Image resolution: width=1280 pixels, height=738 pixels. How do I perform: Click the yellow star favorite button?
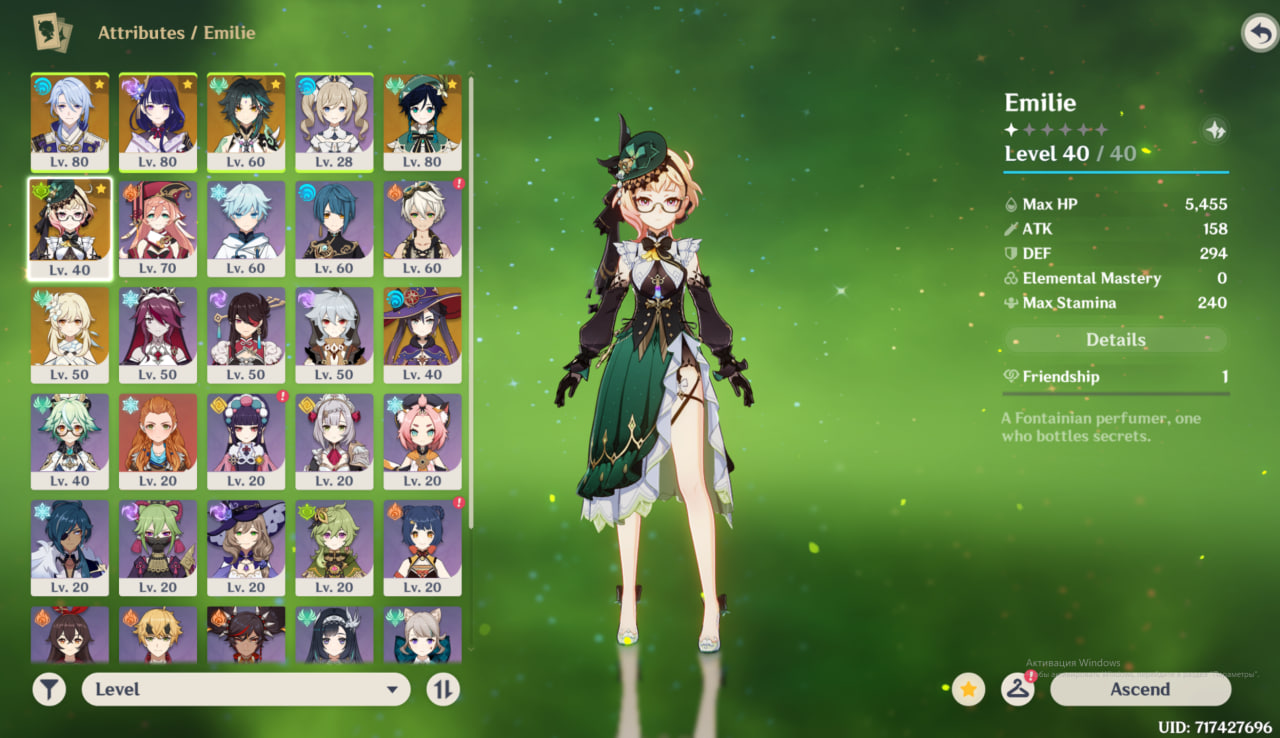pyautogui.click(x=968, y=689)
